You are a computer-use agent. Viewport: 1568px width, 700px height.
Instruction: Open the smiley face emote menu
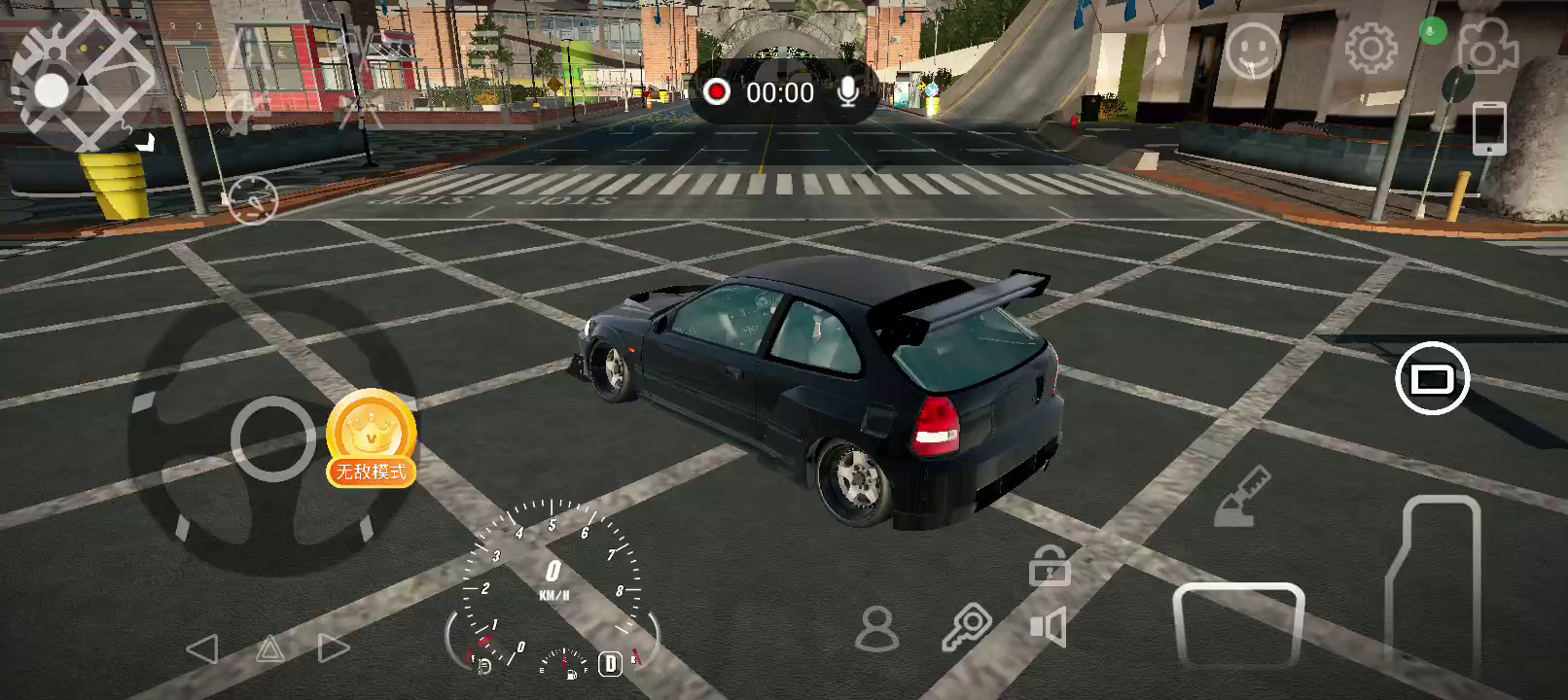[1253, 49]
